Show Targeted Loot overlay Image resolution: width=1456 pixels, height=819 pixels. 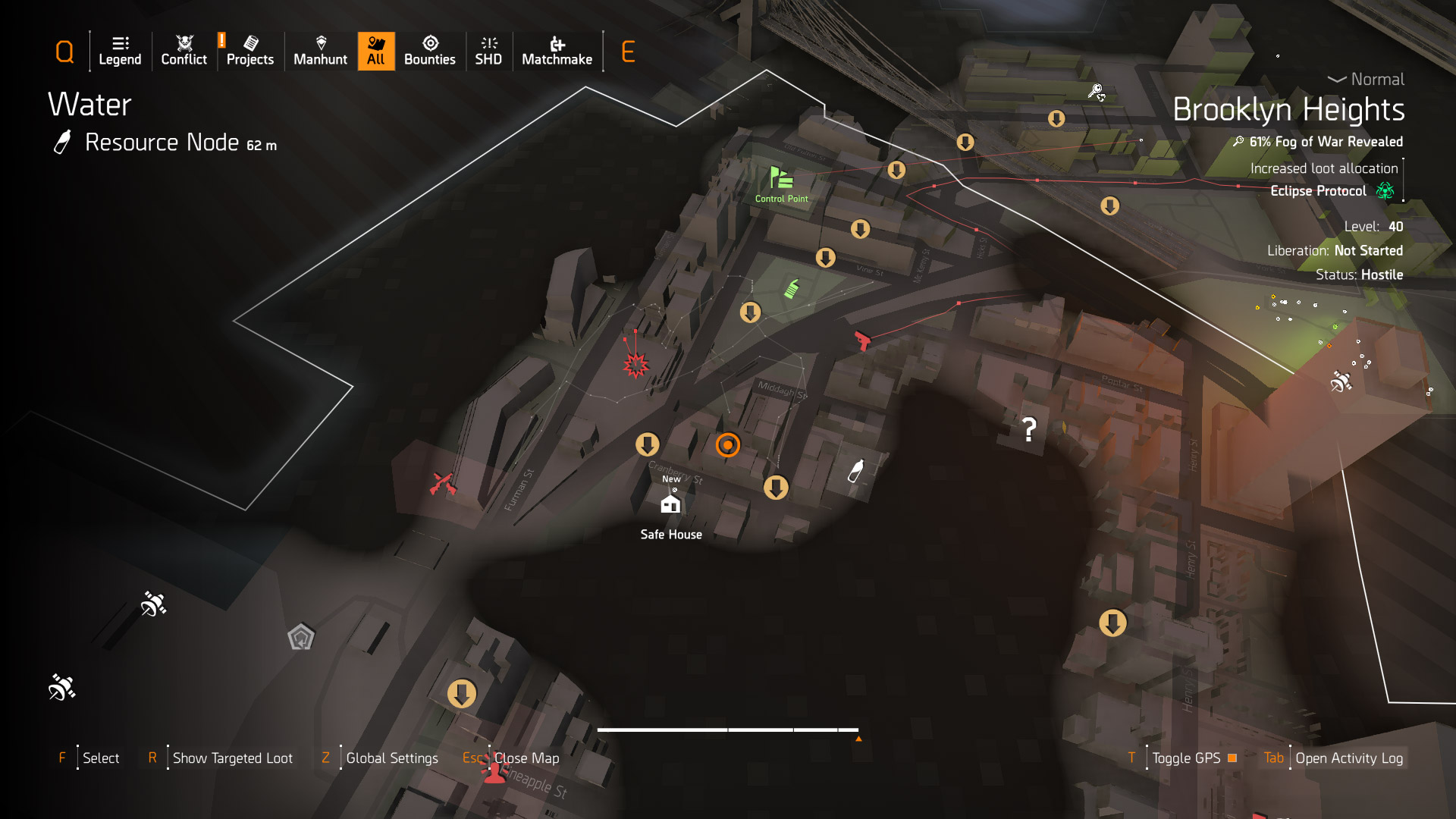pyautogui.click(x=232, y=758)
